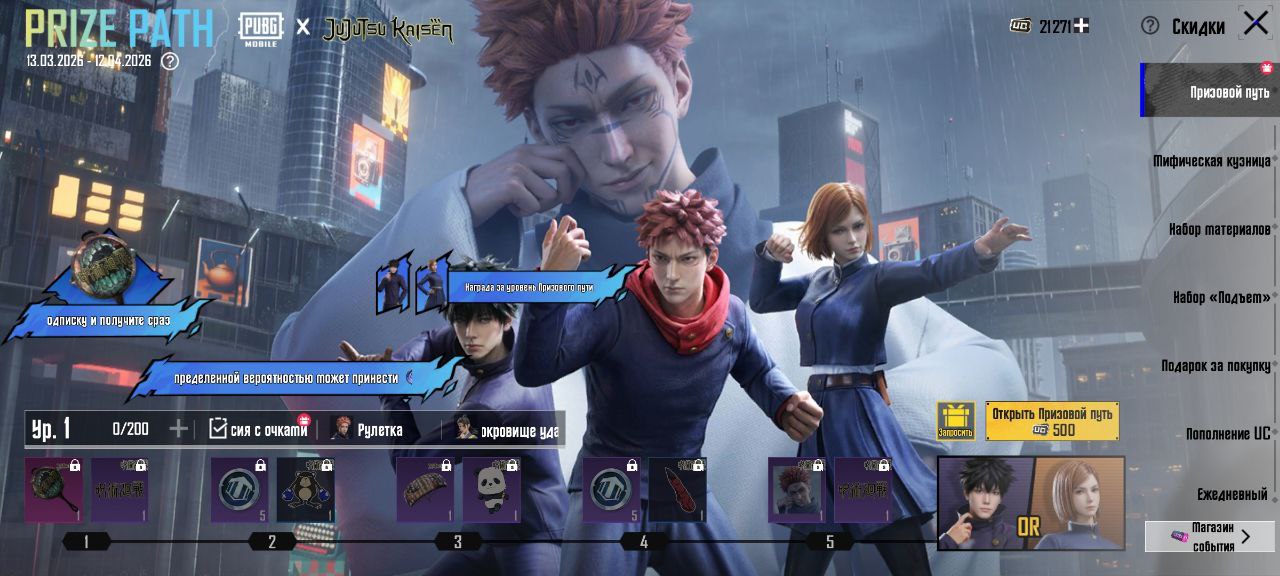Switch to the Пополнение UC tab

(1227, 434)
